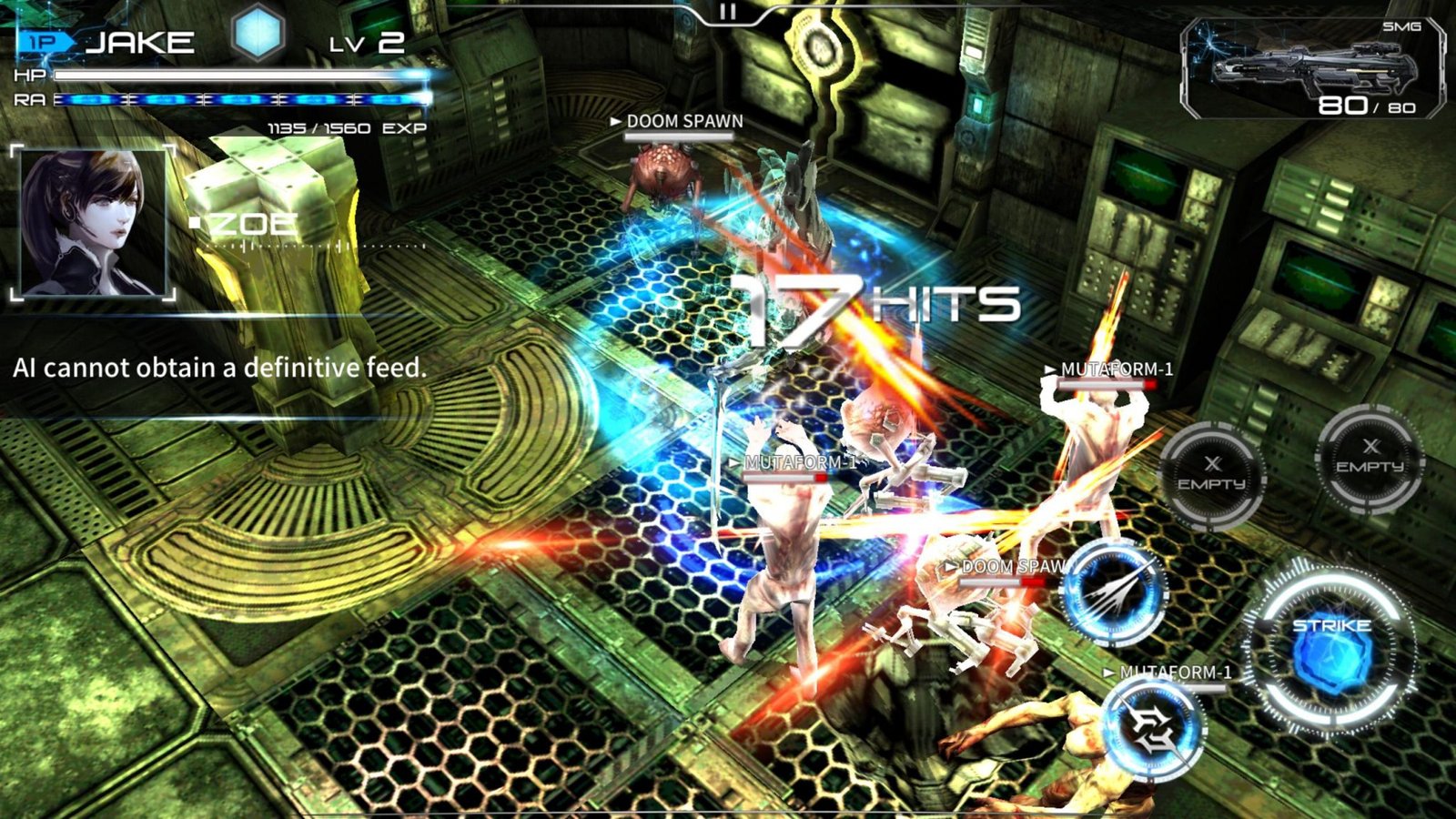
Task: Tap the blue hexagon icon beside JAKE
Action: click(x=258, y=35)
